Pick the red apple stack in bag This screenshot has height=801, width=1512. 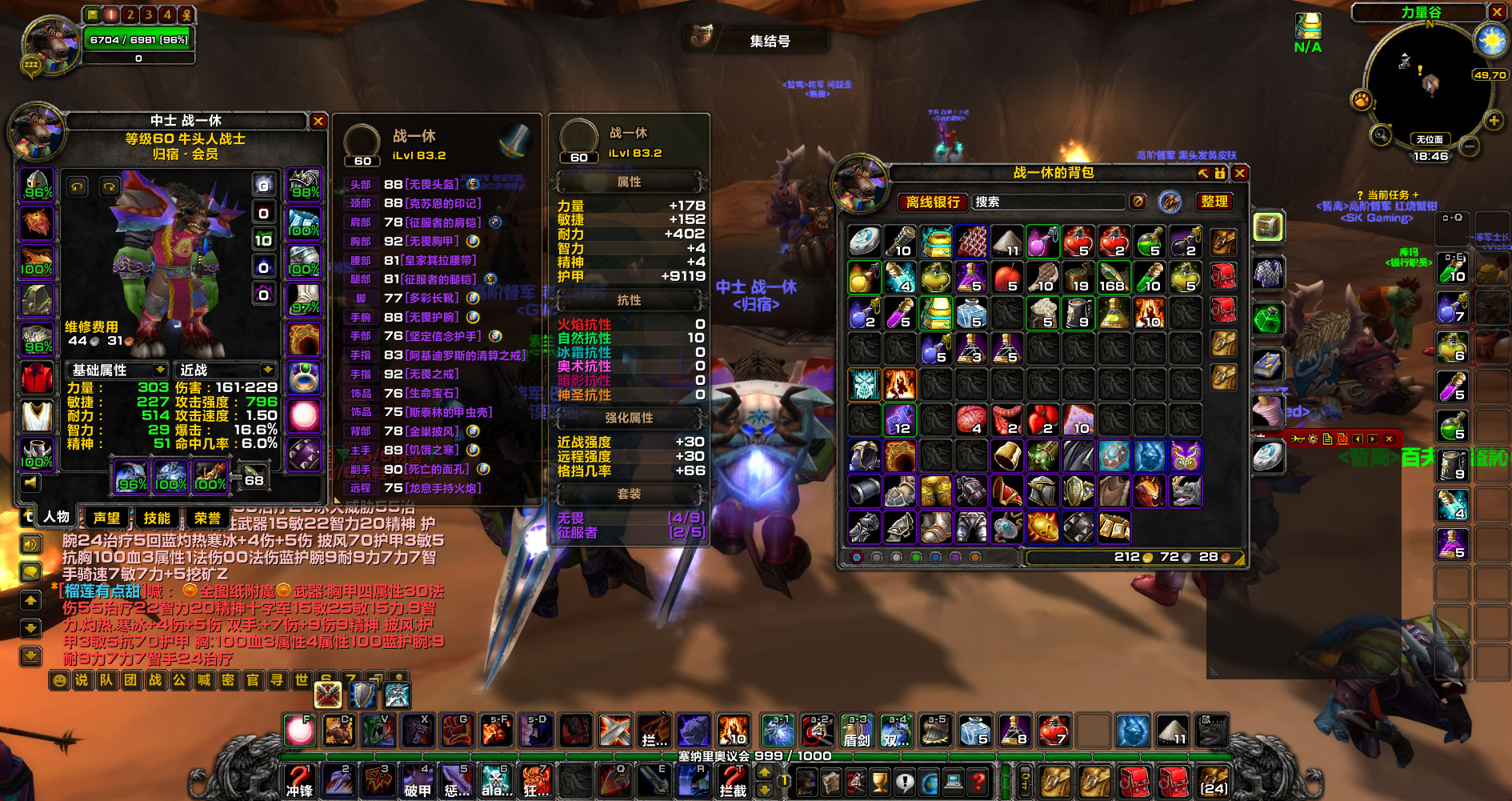pos(1006,277)
